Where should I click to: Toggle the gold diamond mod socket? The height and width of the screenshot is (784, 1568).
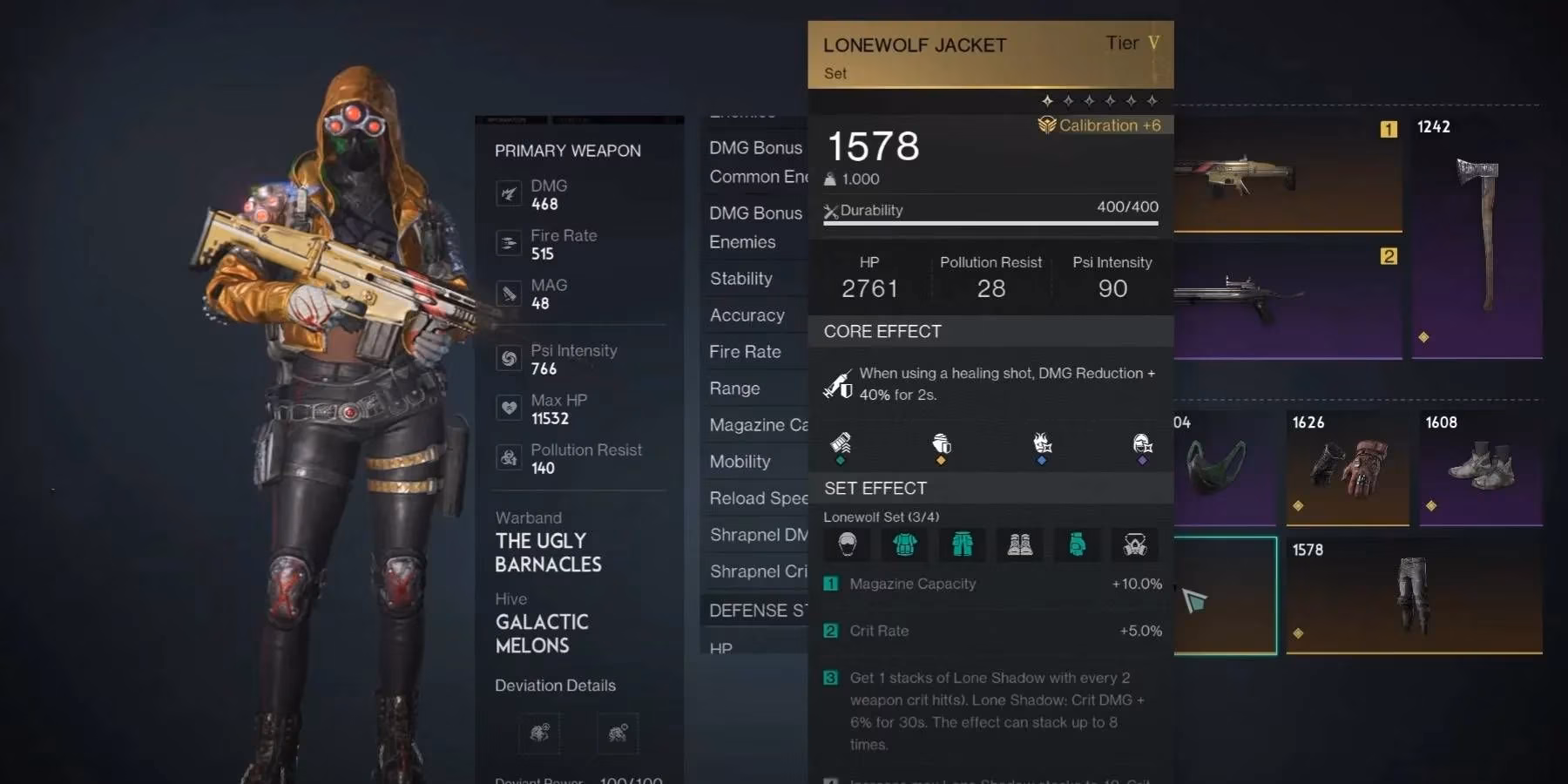[x=941, y=461]
